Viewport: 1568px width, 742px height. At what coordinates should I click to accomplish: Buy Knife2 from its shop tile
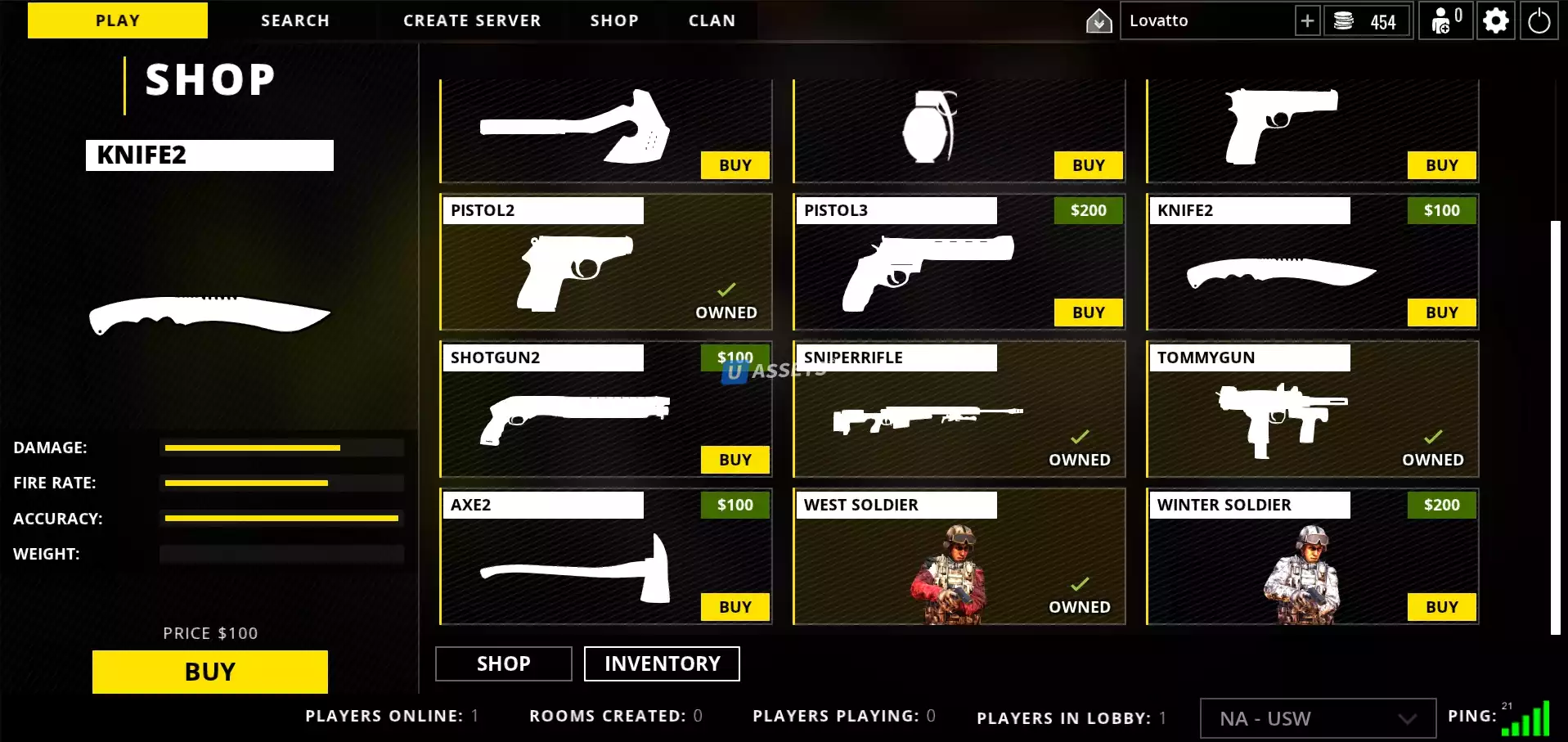pos(1441,313)
